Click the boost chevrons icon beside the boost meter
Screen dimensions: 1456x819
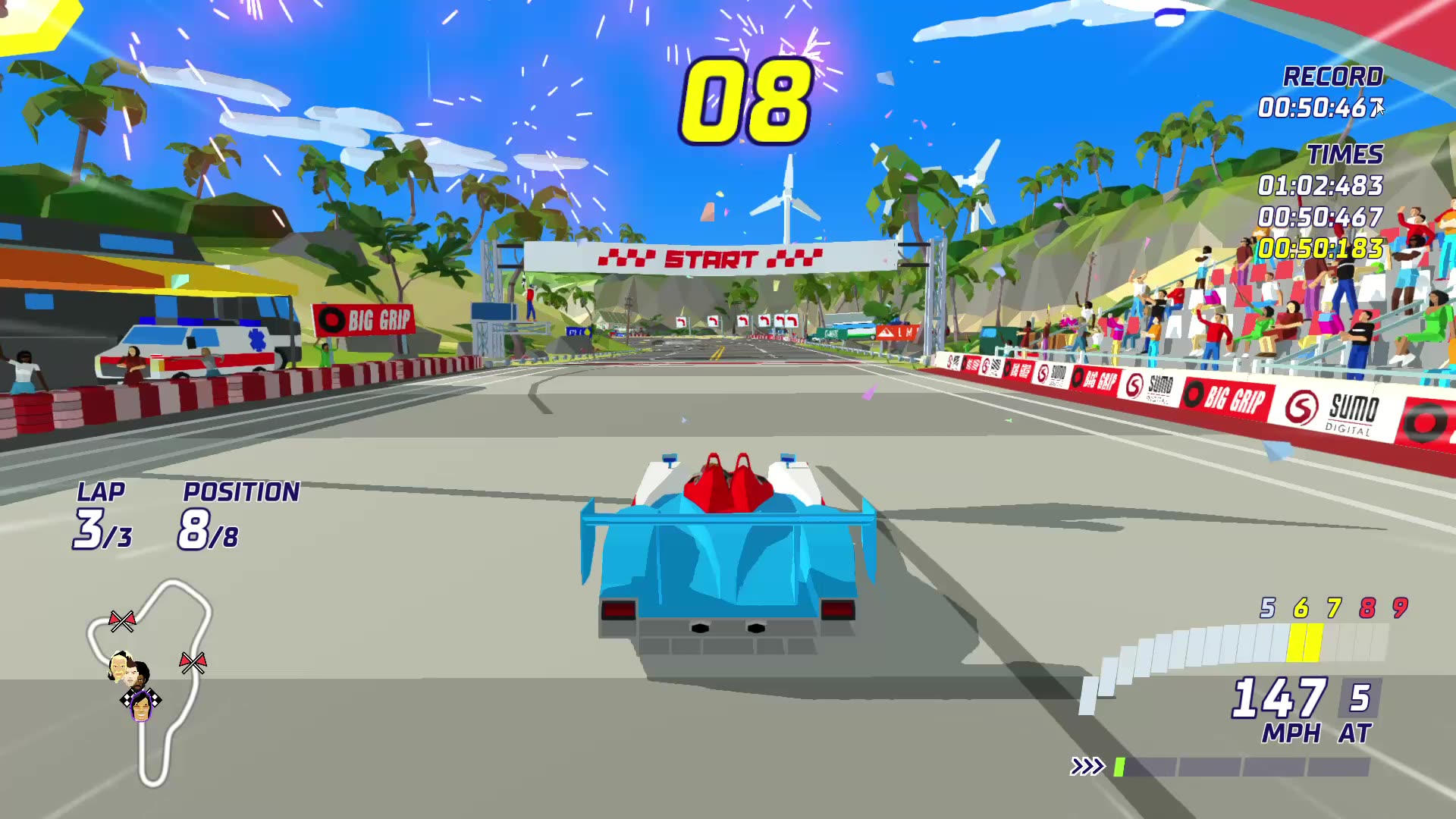point(1087,767)
